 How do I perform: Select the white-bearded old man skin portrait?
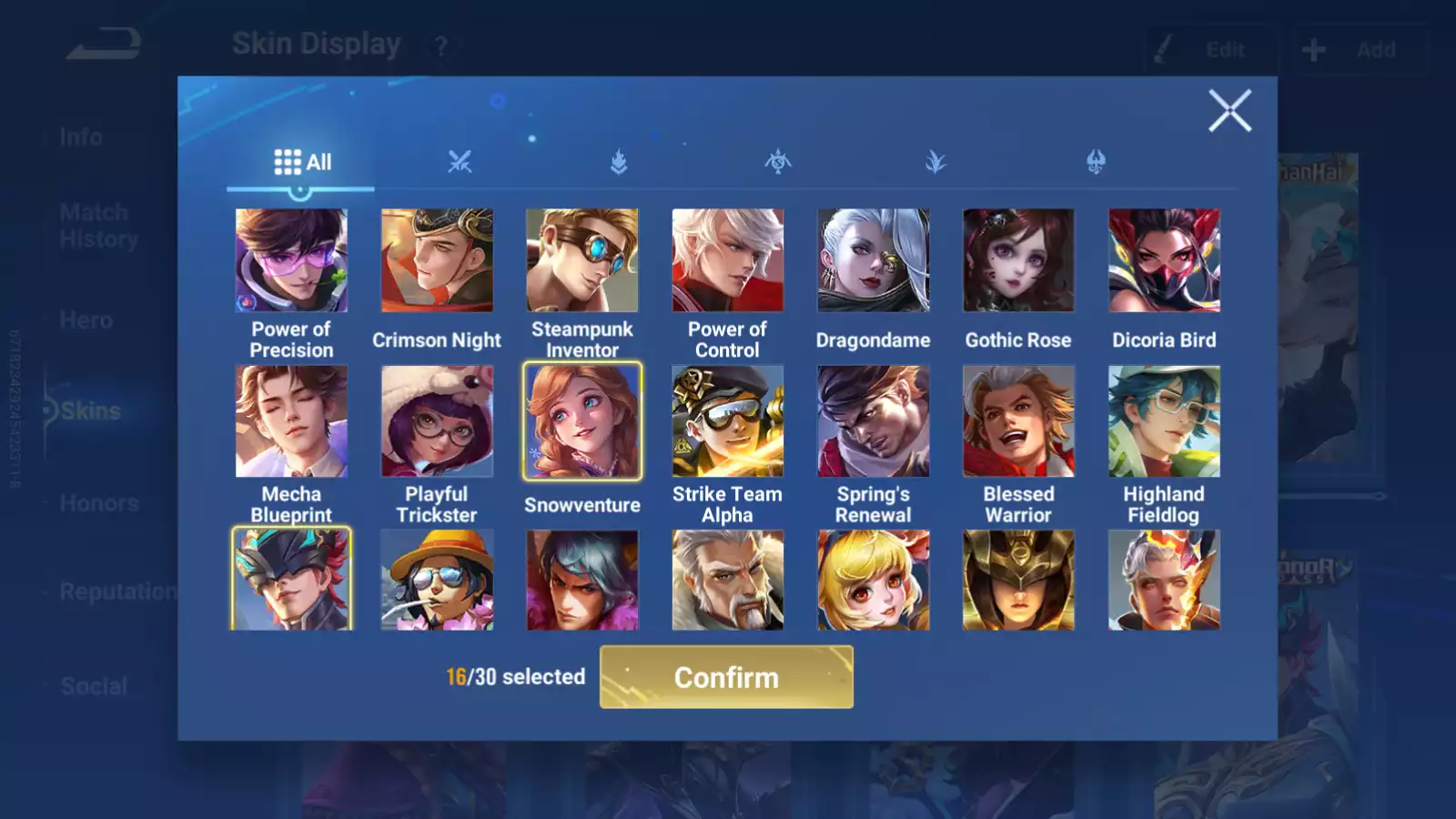pyautogui.click(x=727, y=580)
